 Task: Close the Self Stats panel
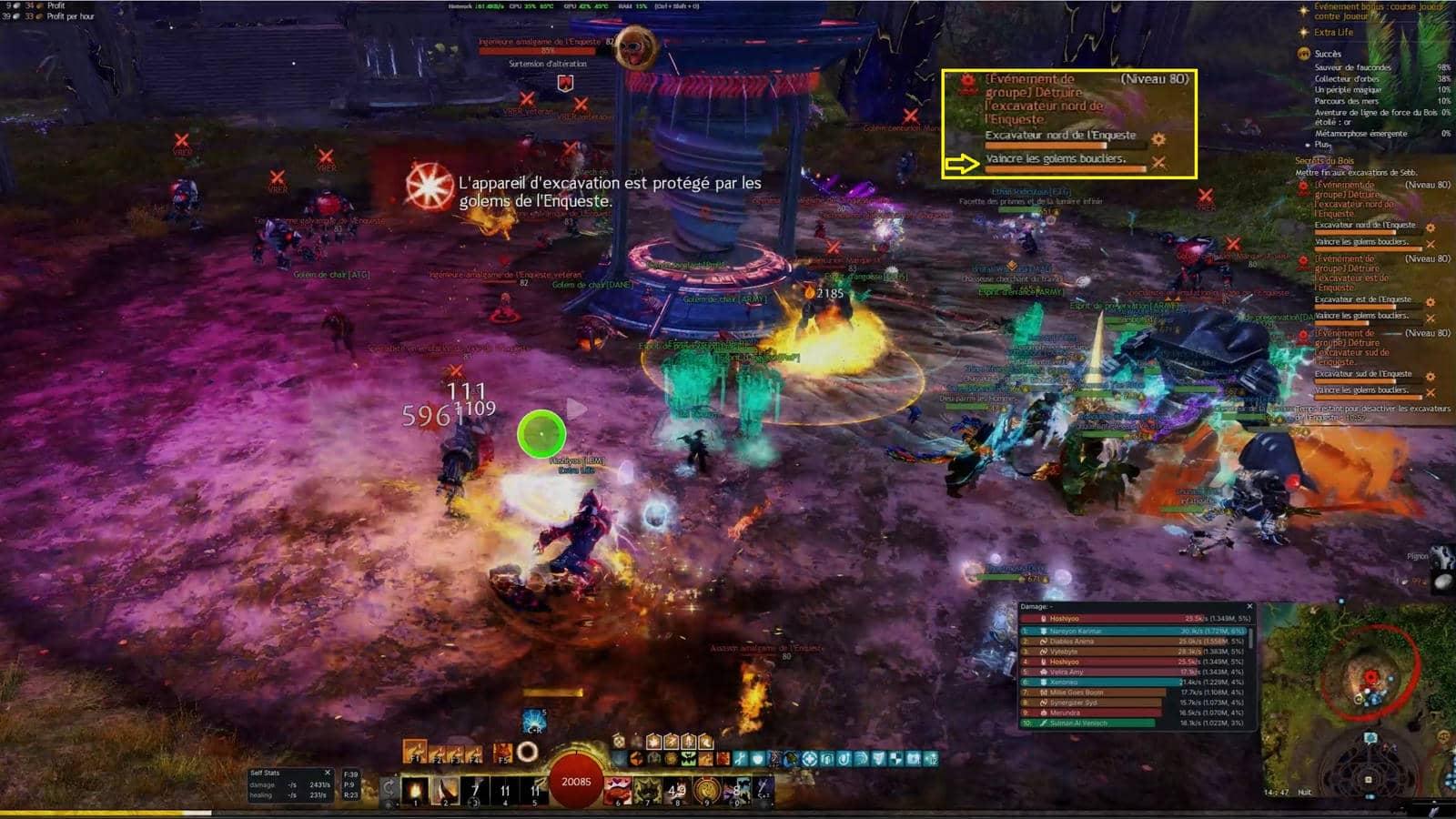coord(328,773)
